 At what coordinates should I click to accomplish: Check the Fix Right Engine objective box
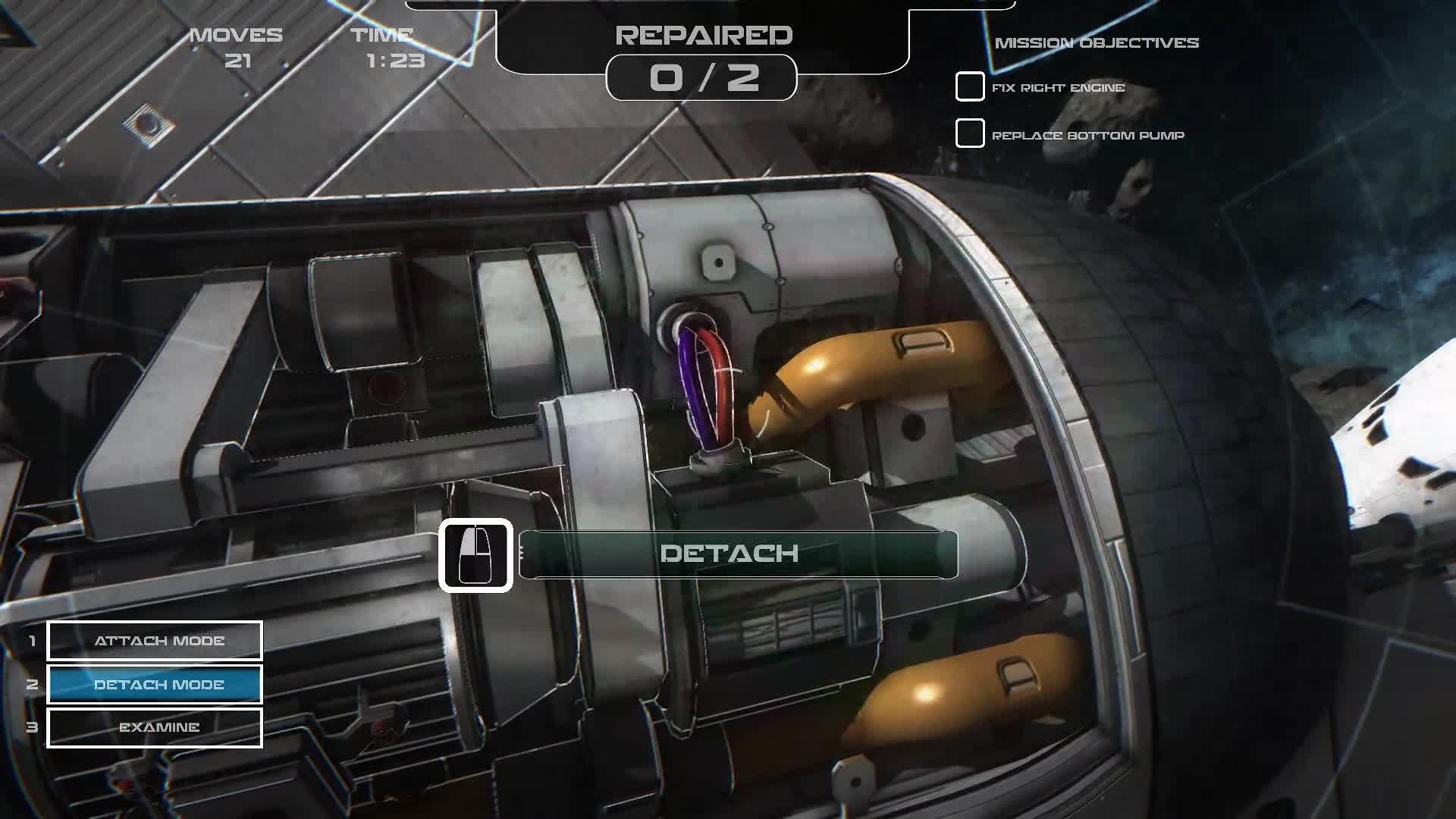click(x=970, y=87)
